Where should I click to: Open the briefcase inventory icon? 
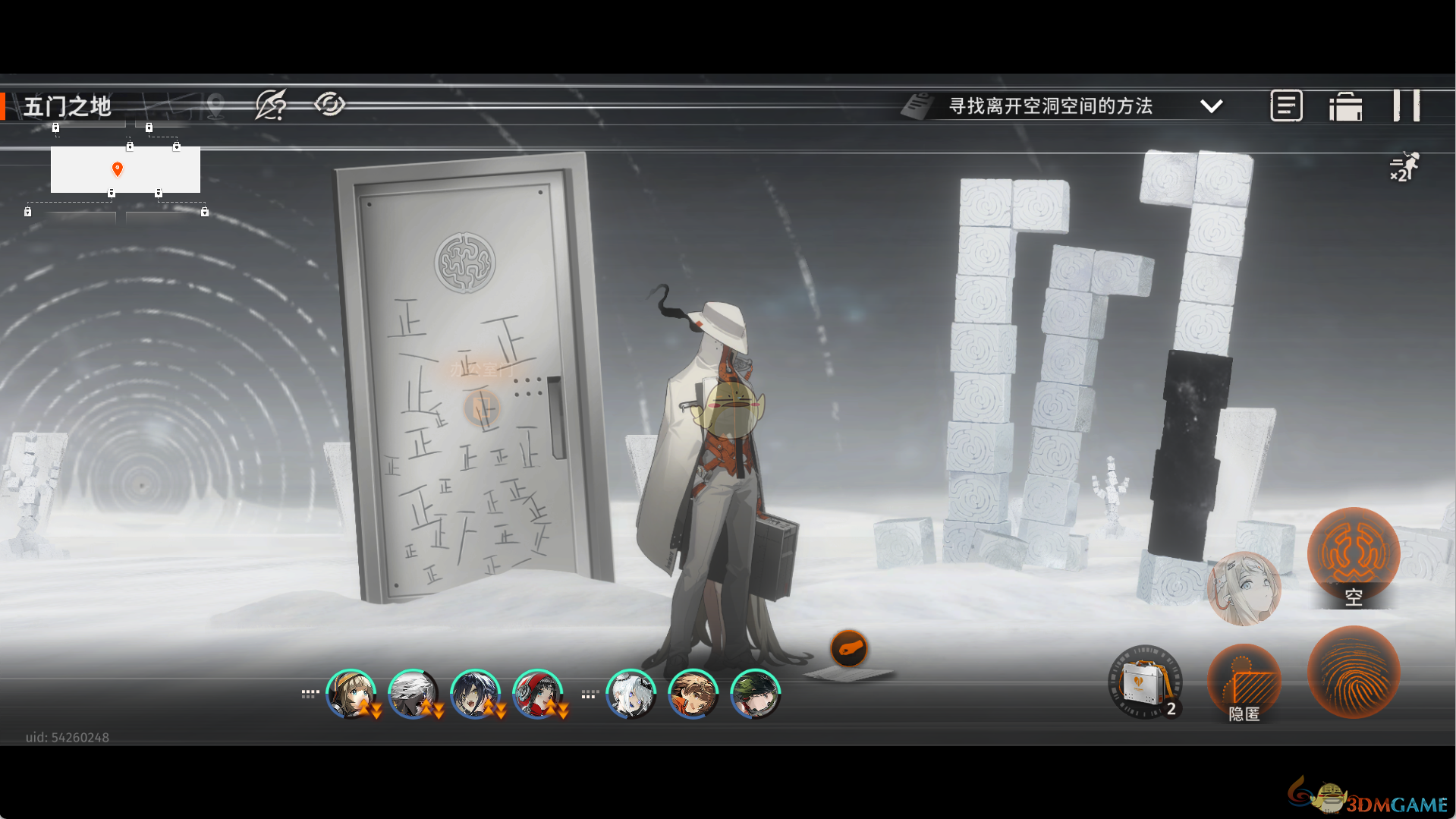coord(1345,106)
